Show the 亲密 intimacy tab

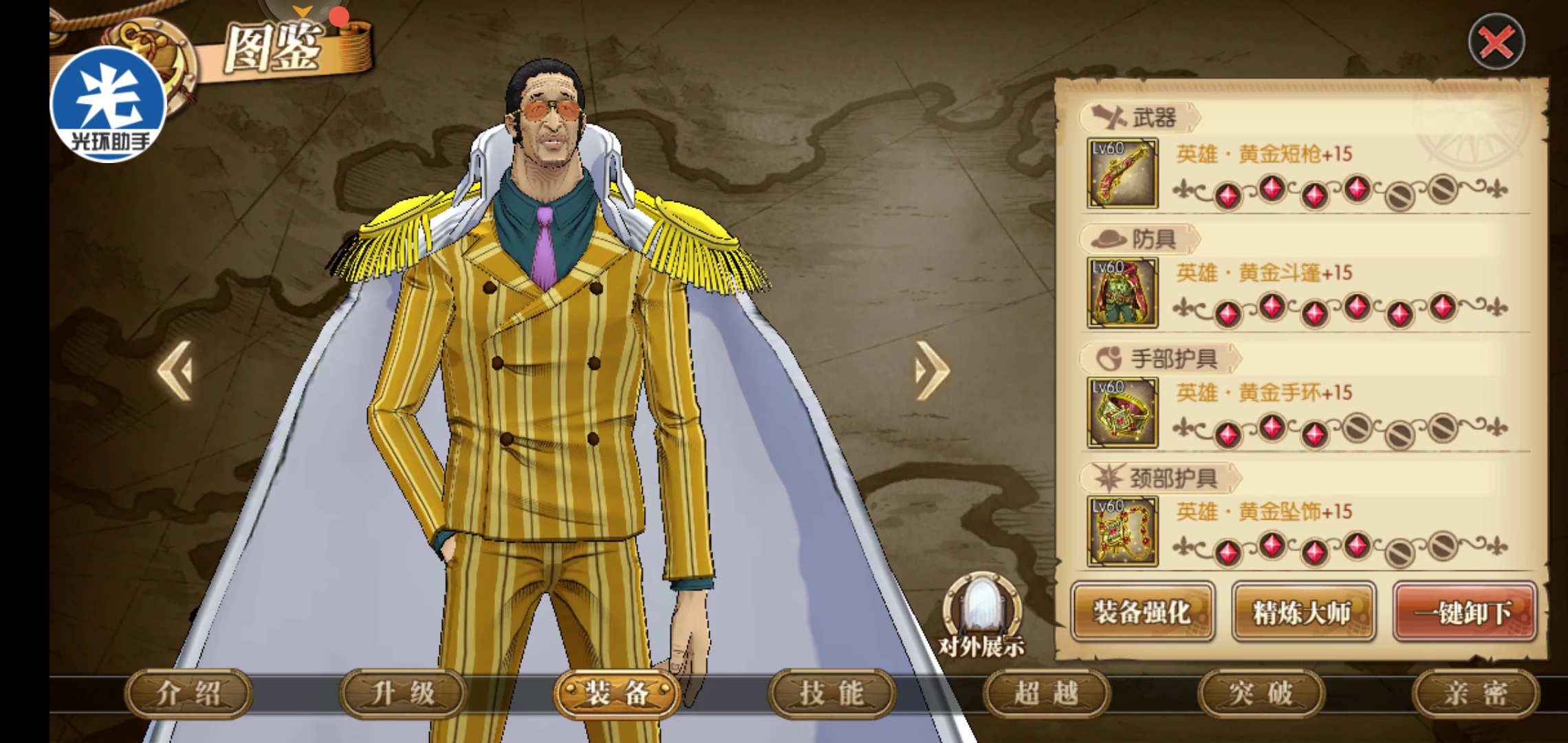pyautogui.click(x=1475, y=693)
